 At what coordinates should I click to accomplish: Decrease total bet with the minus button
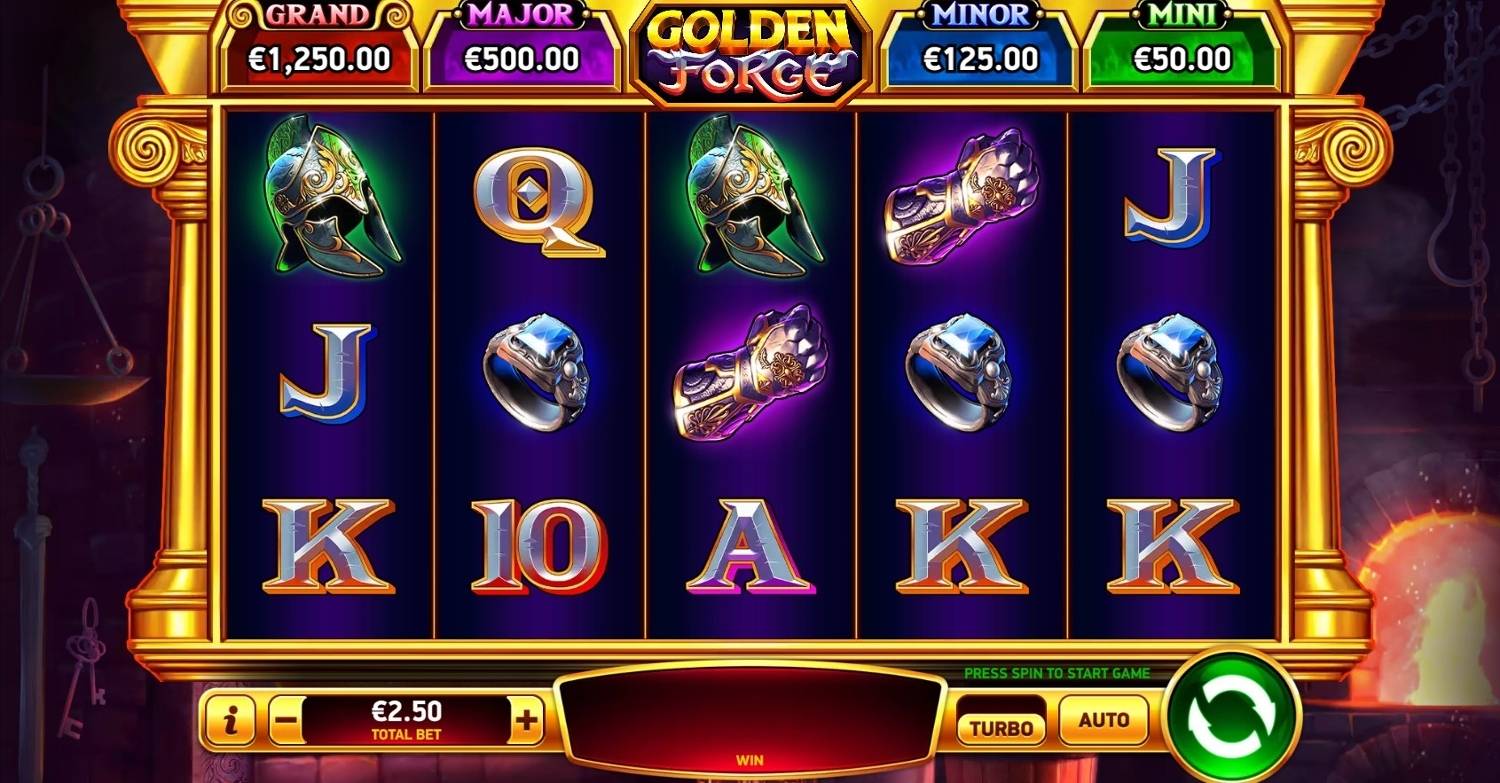pos(285,720)
